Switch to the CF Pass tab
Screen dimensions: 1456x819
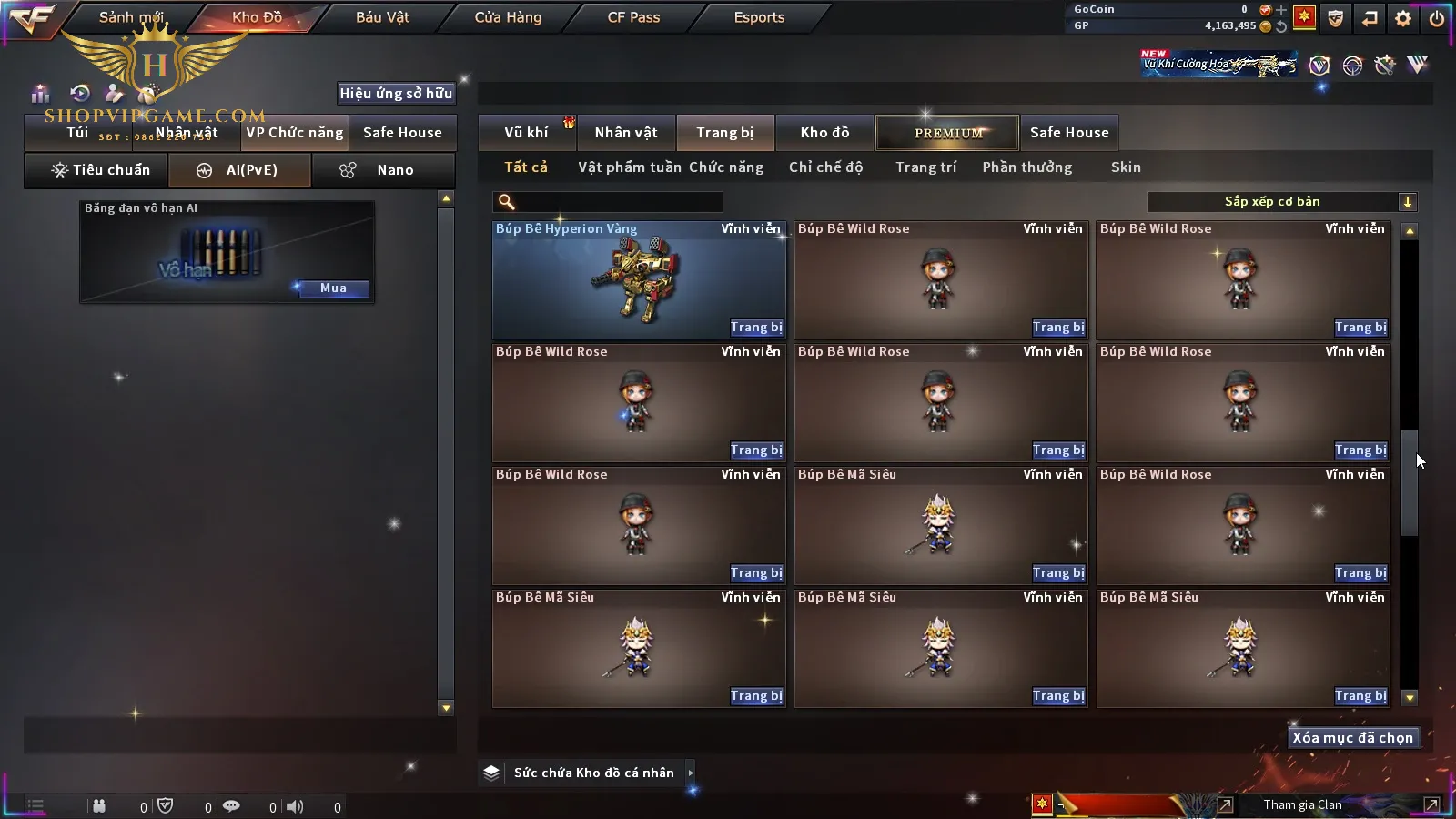tap(633, 17)
